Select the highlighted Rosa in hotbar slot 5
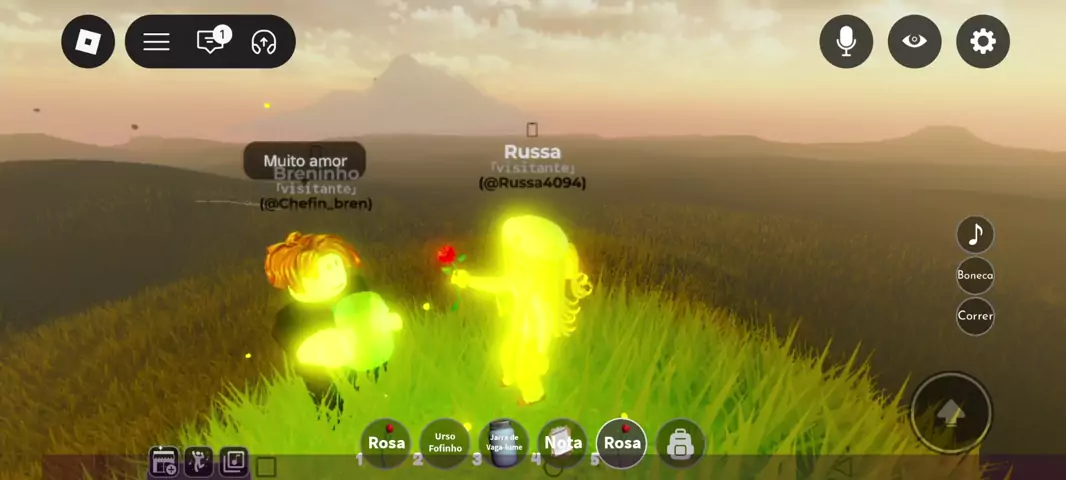Screen dimensions: 1066x480 tap(622, 443)
